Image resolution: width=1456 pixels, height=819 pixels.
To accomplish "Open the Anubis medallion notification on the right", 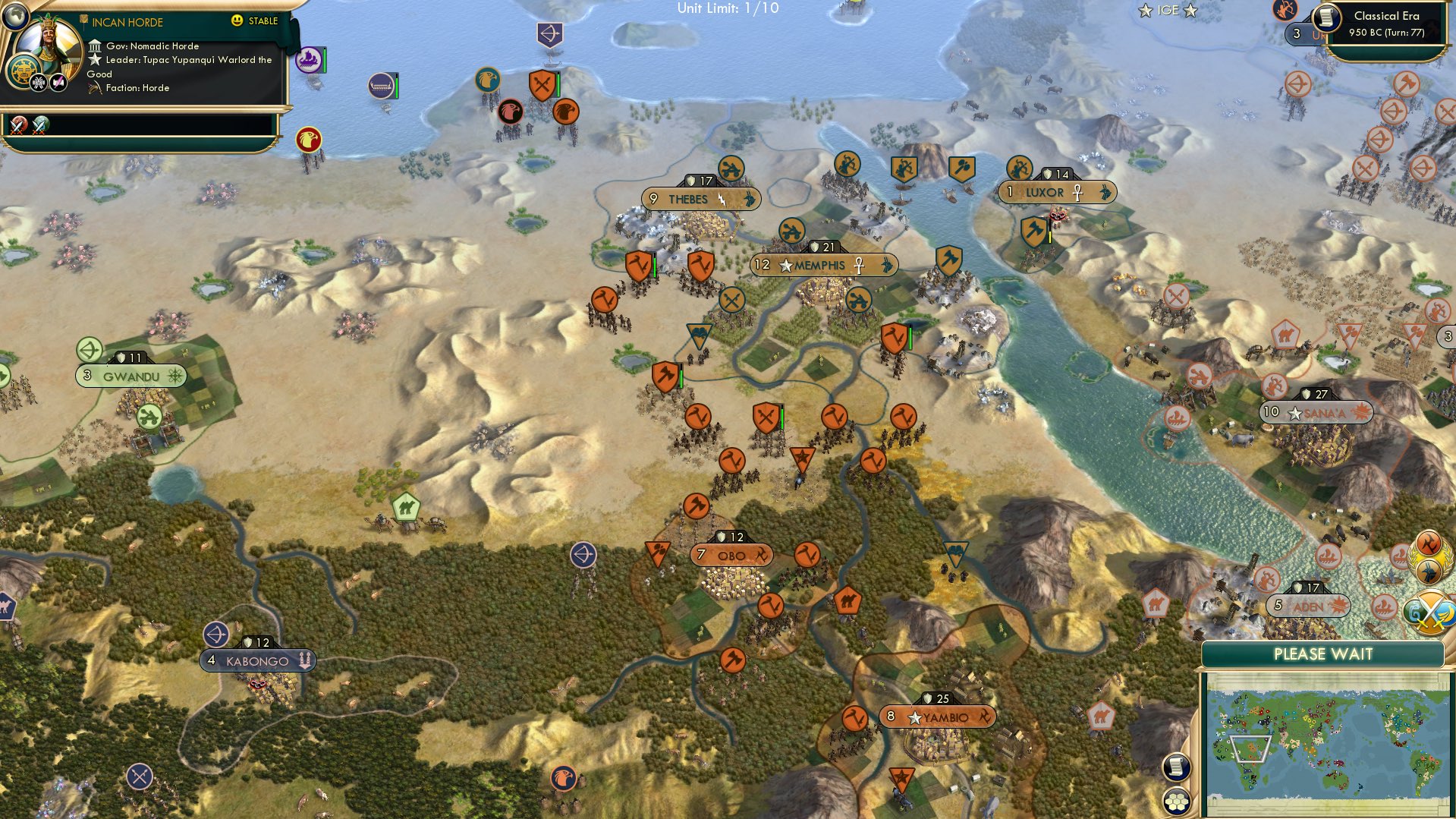I will 1429,572.
